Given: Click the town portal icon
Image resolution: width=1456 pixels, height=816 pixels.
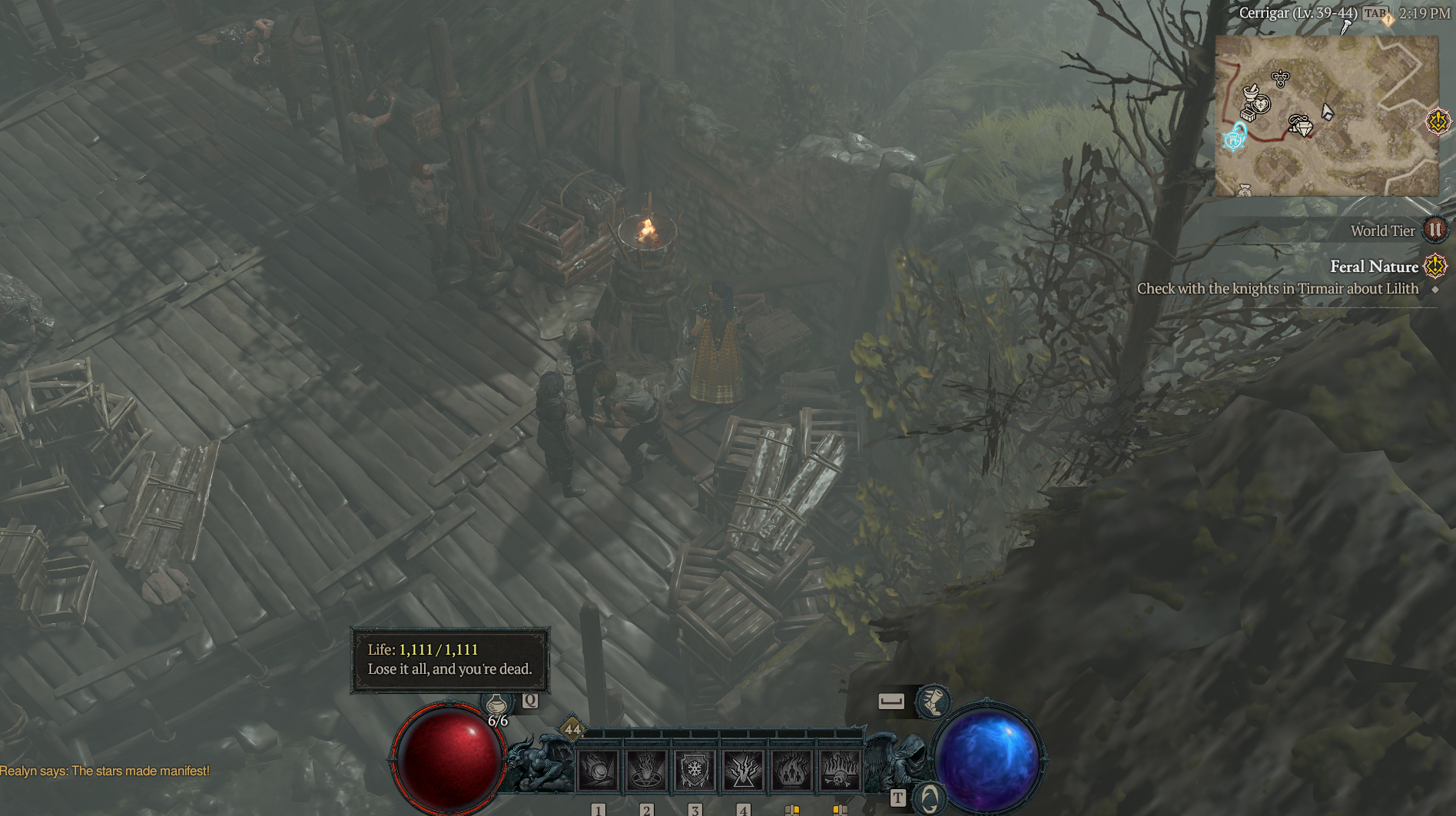Looking at the screenshot, I should click(x=928, y=799).
